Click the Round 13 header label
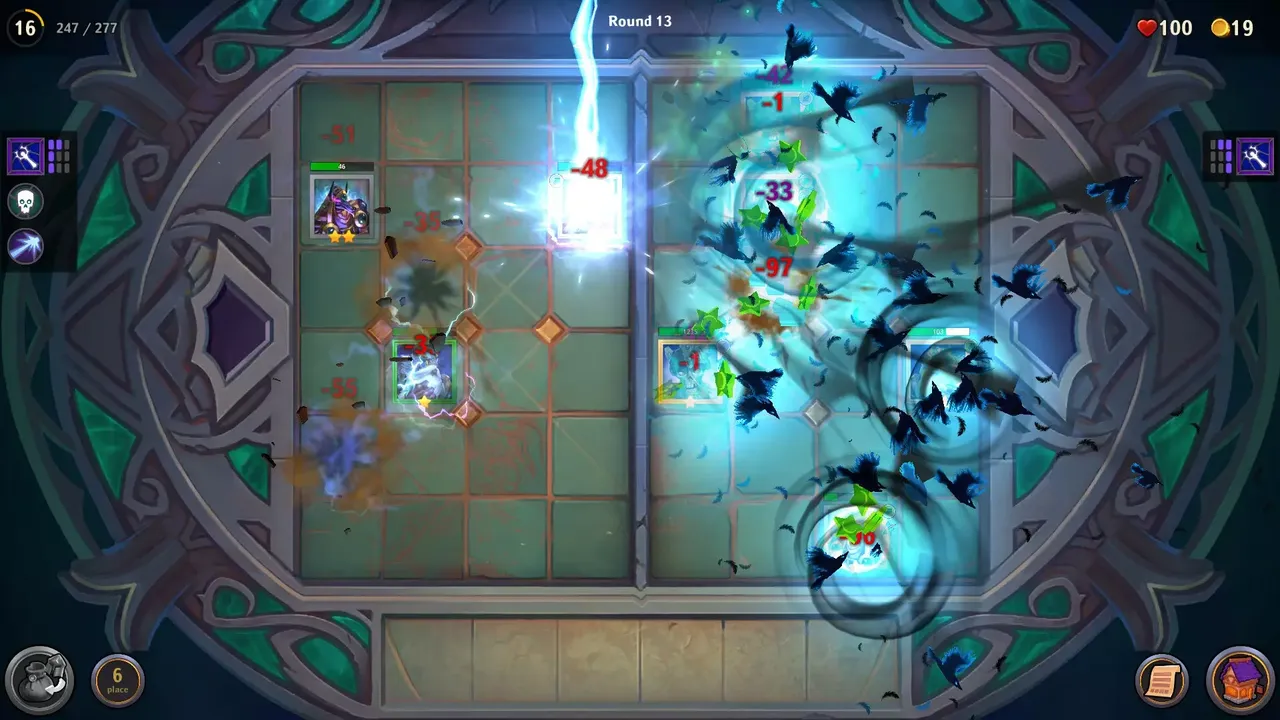 pyautogui.click(x=640, y=20)
